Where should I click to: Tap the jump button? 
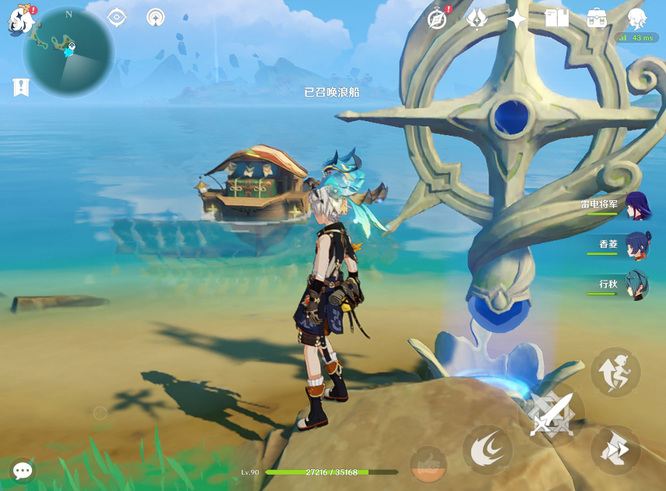[614, 371]
